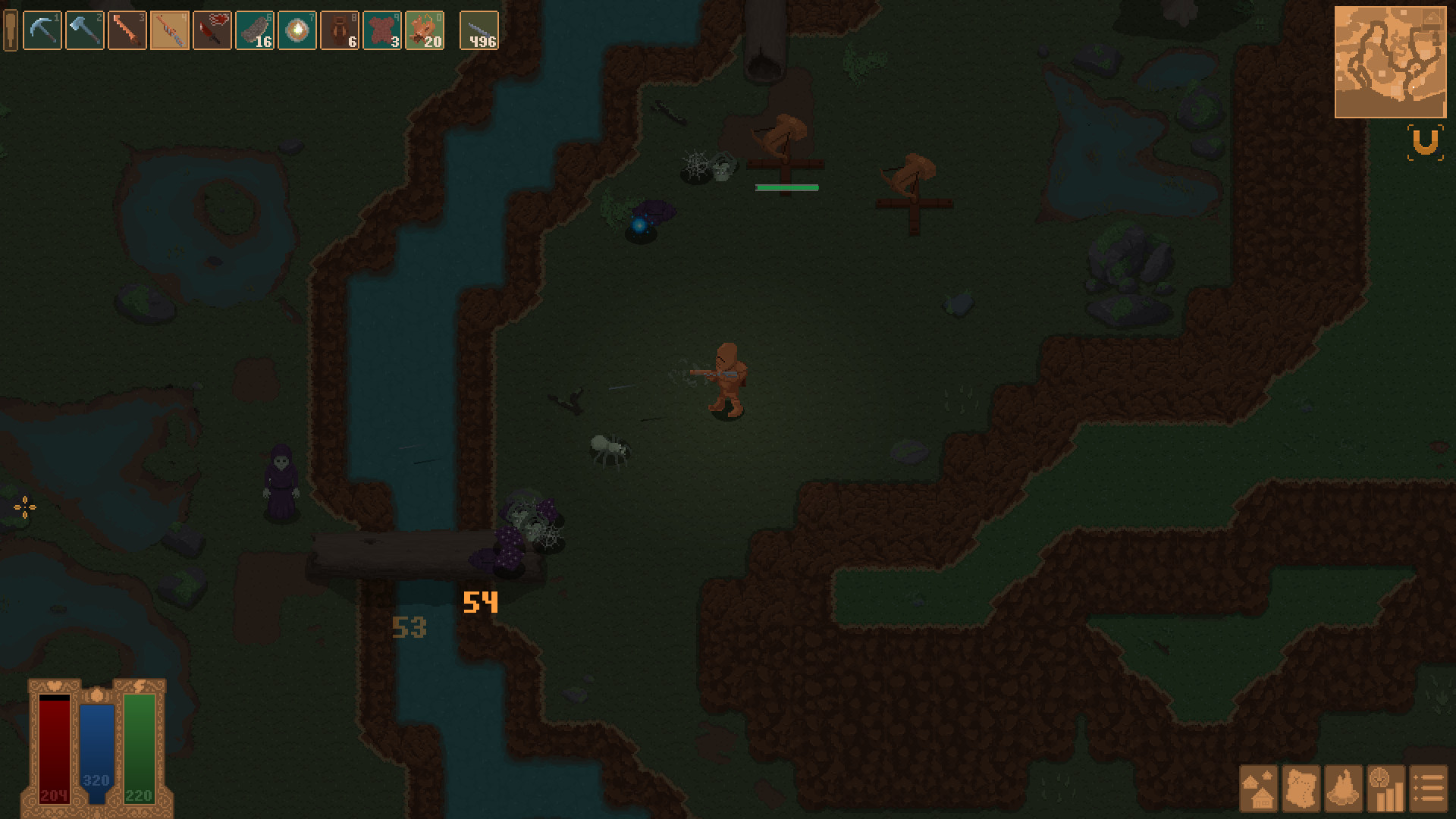
Task: Click the empty wooden slot left of the hotbar
Action: (x=10, y=30)
